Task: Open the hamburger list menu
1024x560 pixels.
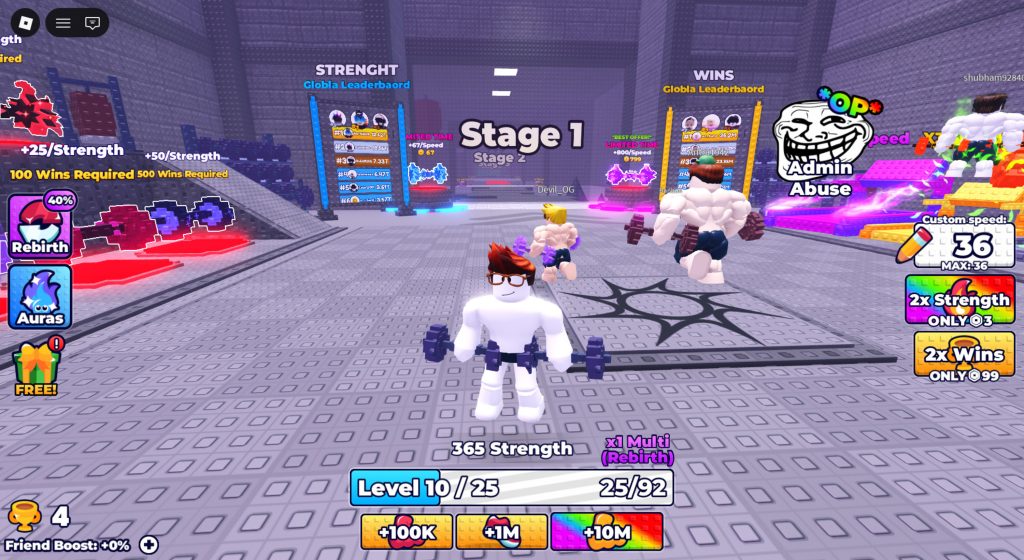Action: click(x=63, y=22)
